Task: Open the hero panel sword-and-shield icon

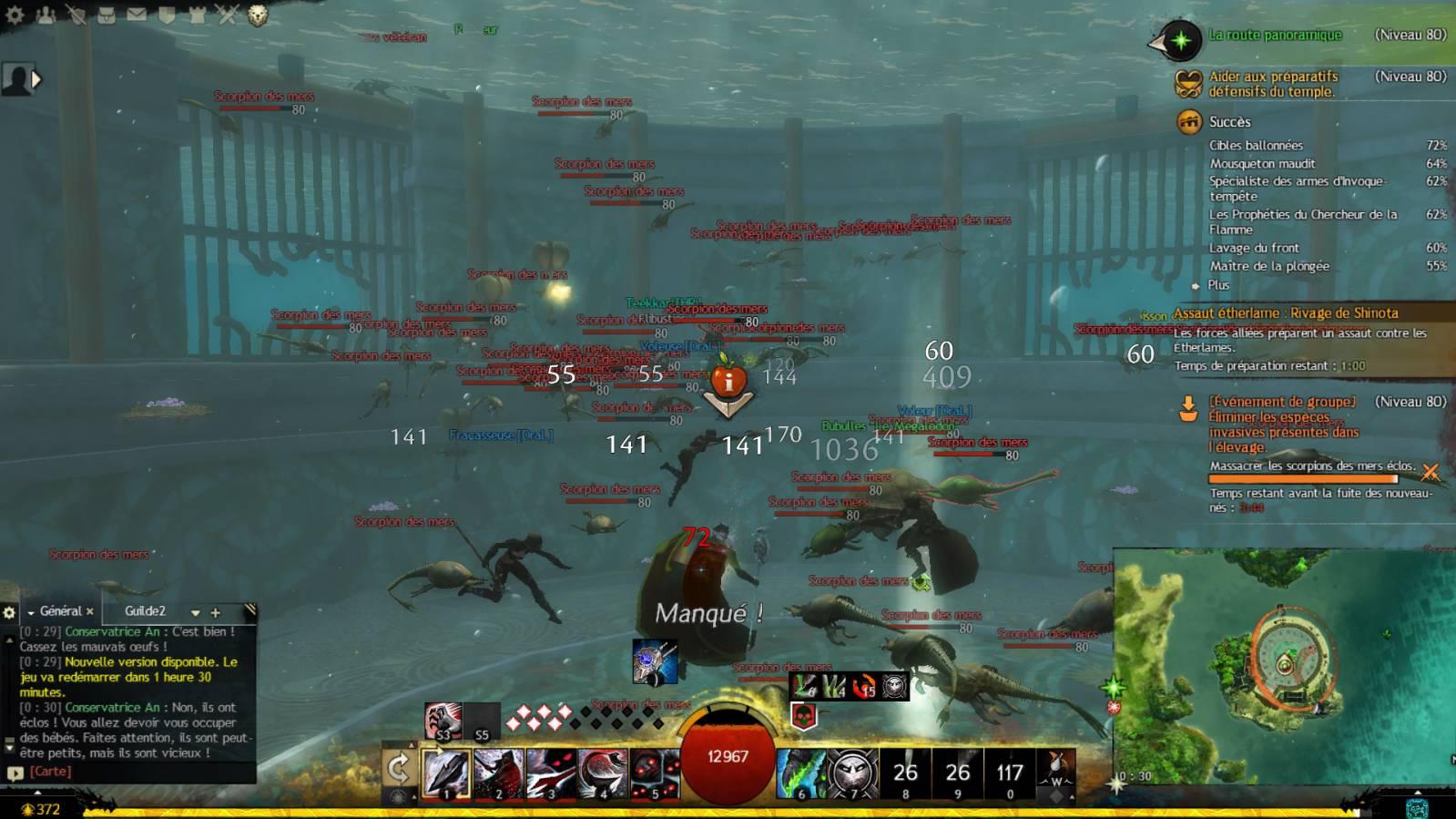Action: click(x=76, y=14)
